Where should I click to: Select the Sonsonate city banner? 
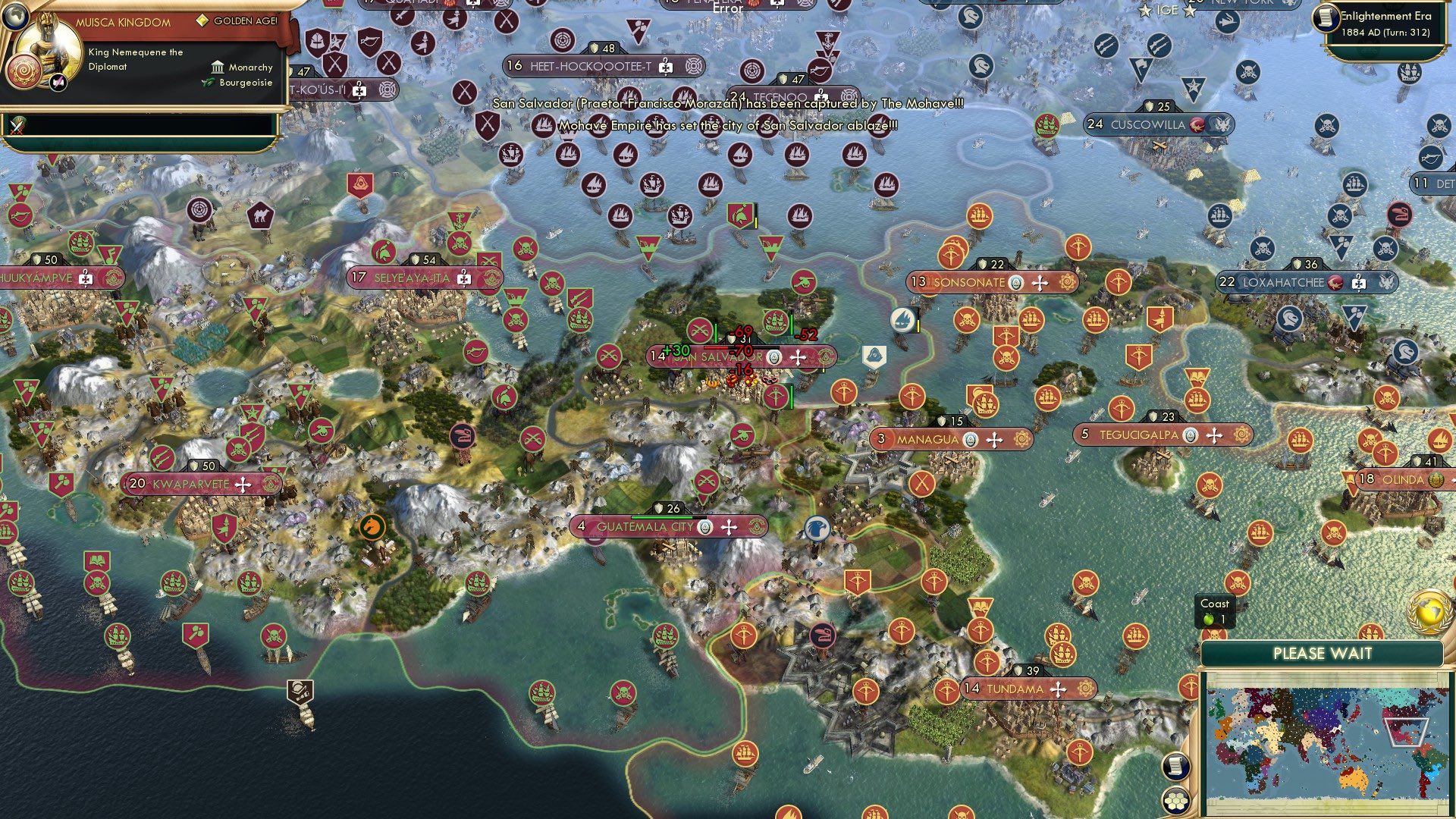tap(969, 282)
